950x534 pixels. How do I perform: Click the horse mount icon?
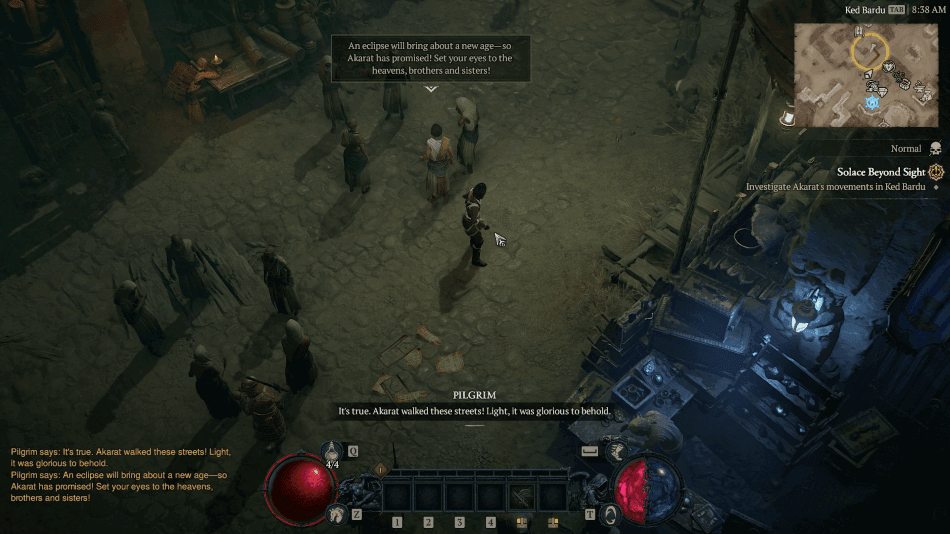click(x=616, y=451)
